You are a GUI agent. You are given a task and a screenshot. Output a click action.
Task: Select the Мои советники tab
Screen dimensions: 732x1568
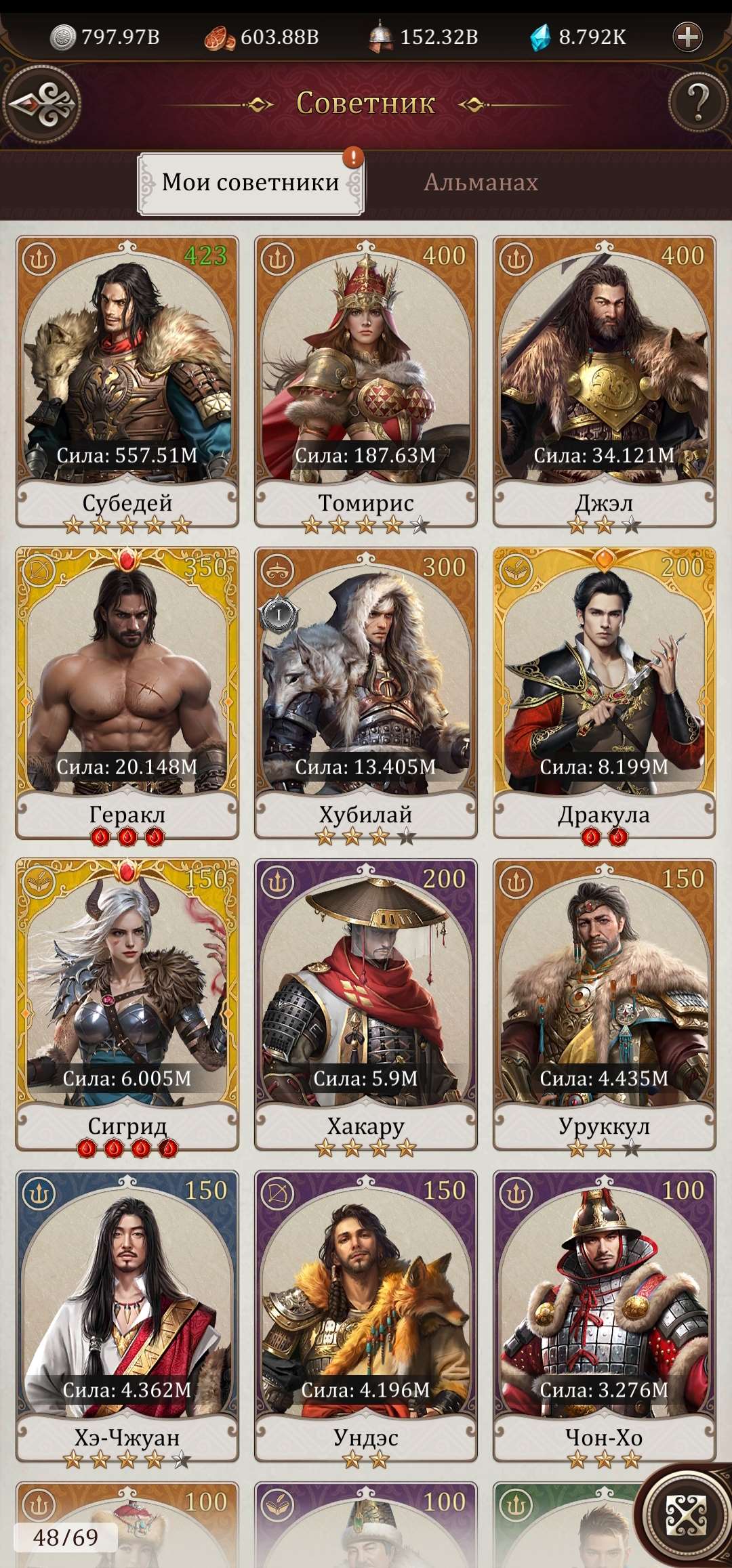tap(250, 183)
